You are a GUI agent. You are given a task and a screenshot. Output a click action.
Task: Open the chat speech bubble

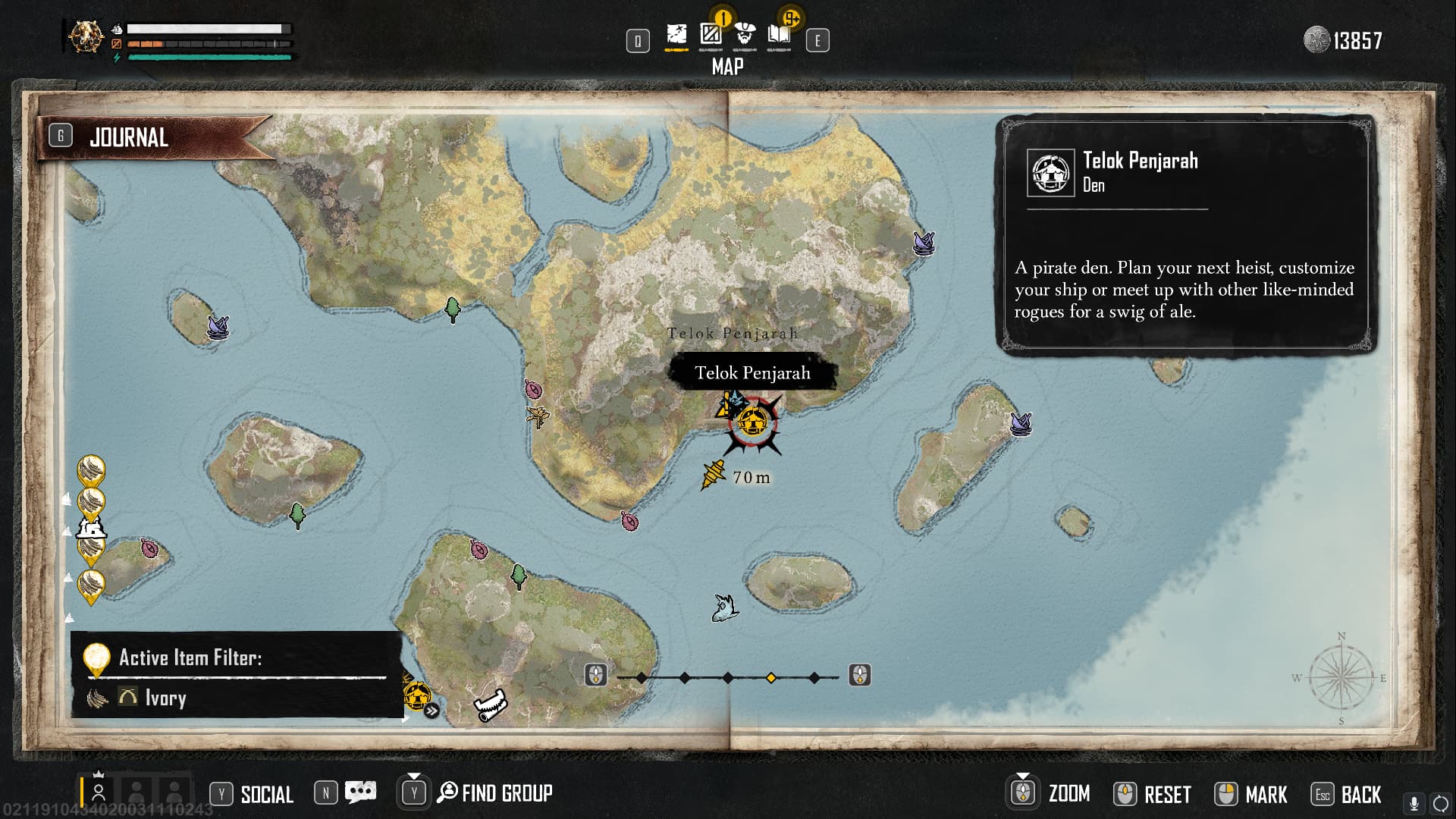pos(360,792)
